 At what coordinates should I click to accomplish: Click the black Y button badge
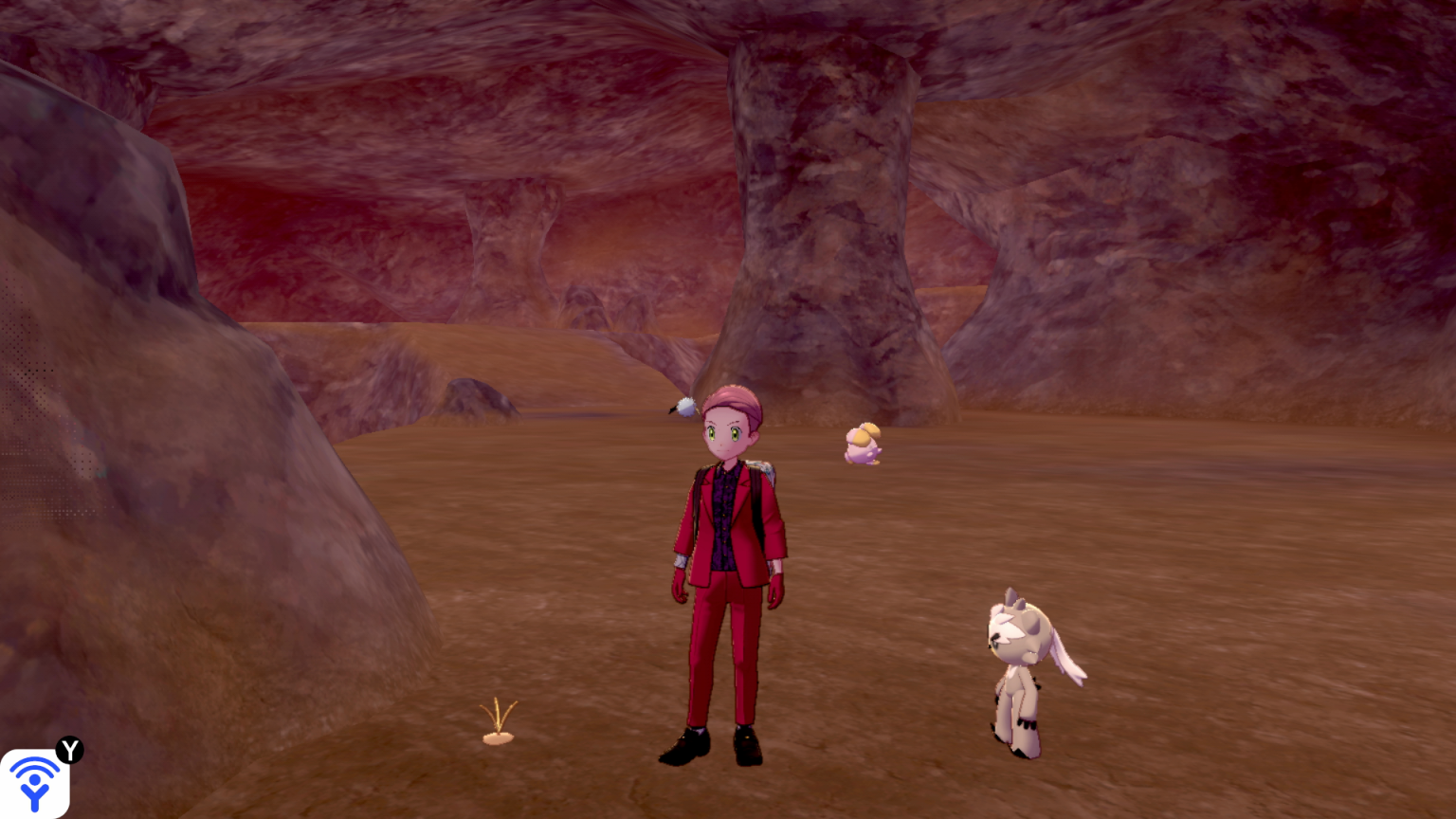click(68, 750)
